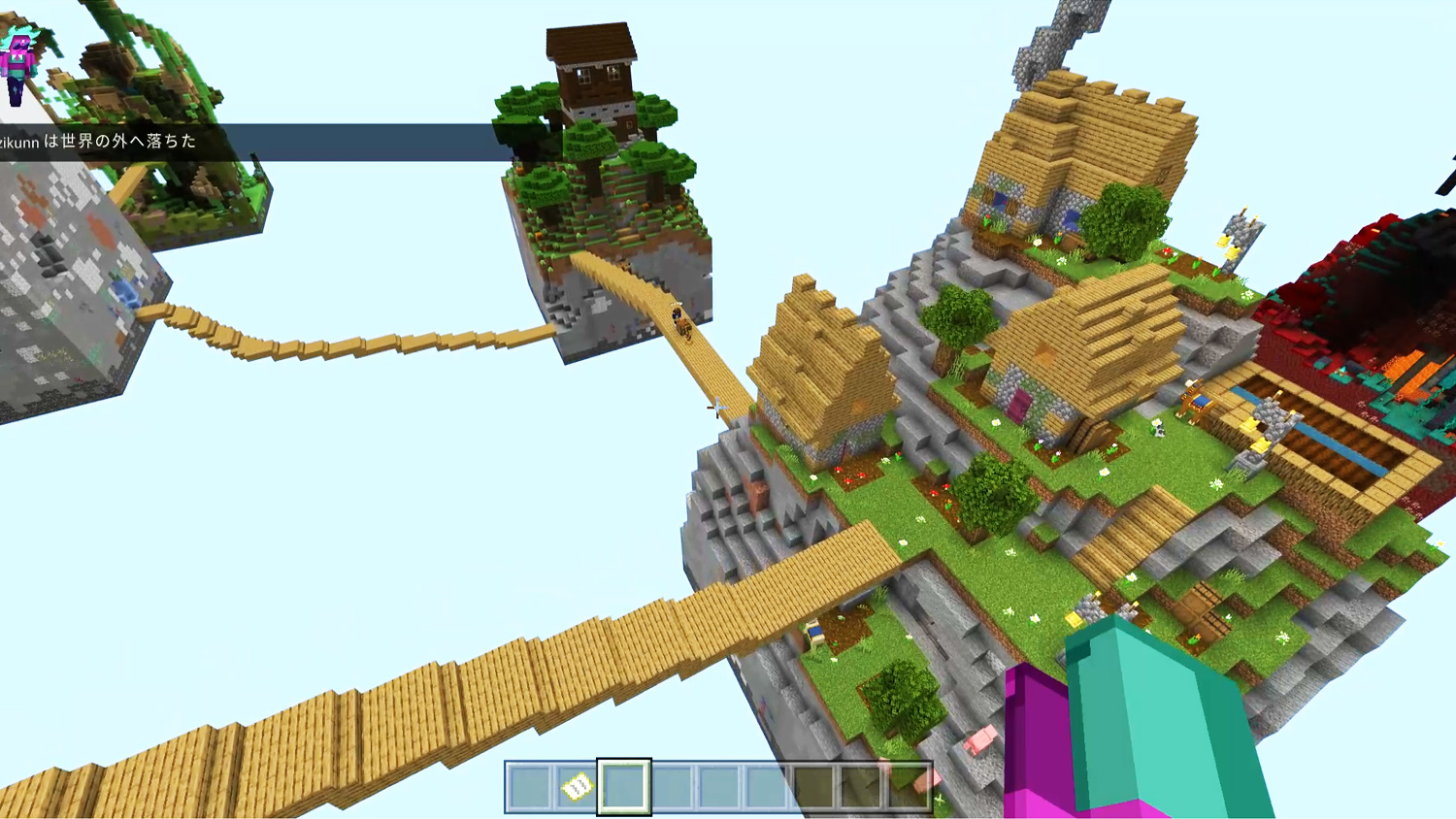Viewport: 1456px width, 819px height.
Task: Select the paper item hotbar slot
Action: point(577,786)
